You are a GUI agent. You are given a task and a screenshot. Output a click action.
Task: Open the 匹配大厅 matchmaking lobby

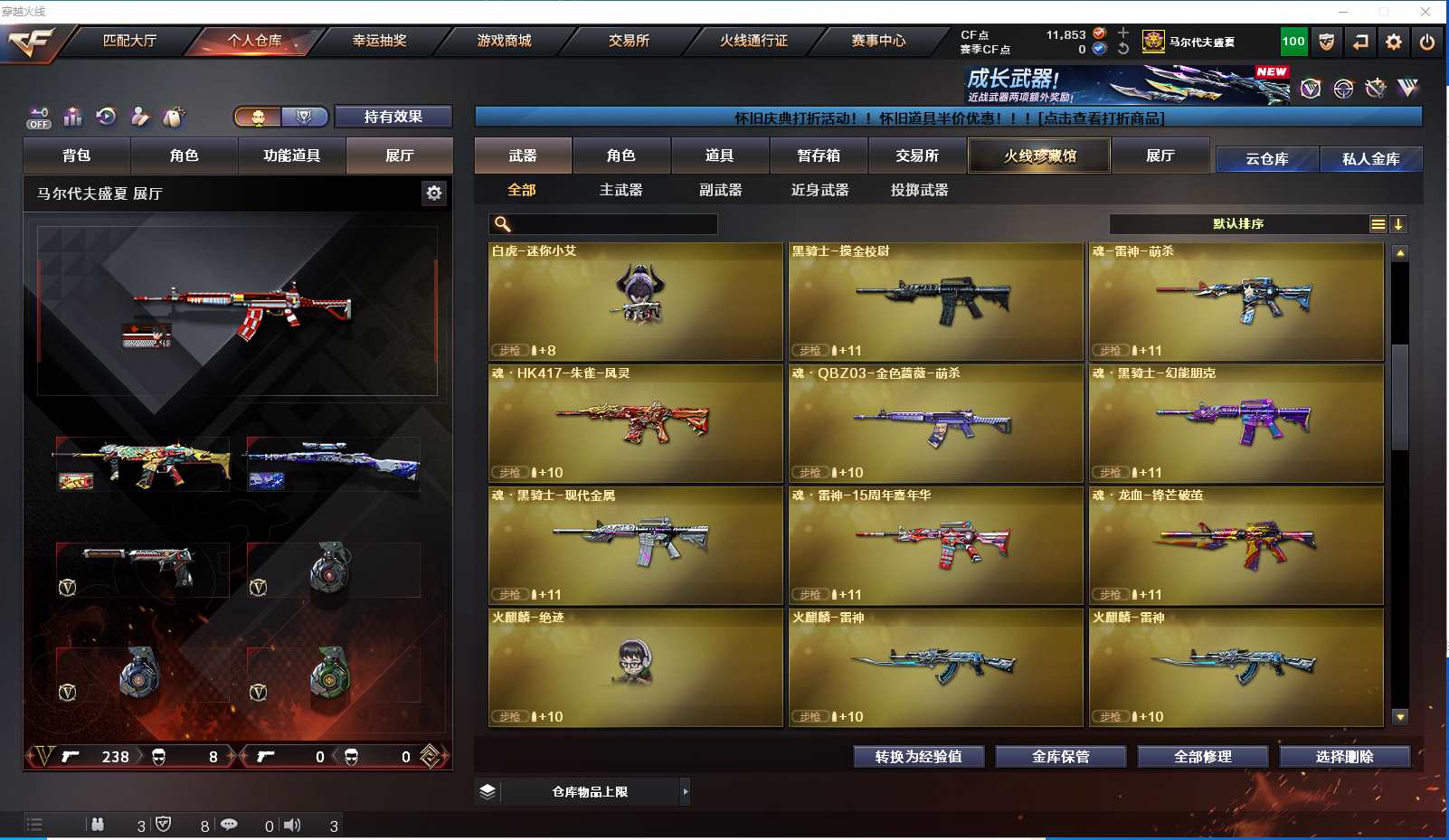click(129, 41)
